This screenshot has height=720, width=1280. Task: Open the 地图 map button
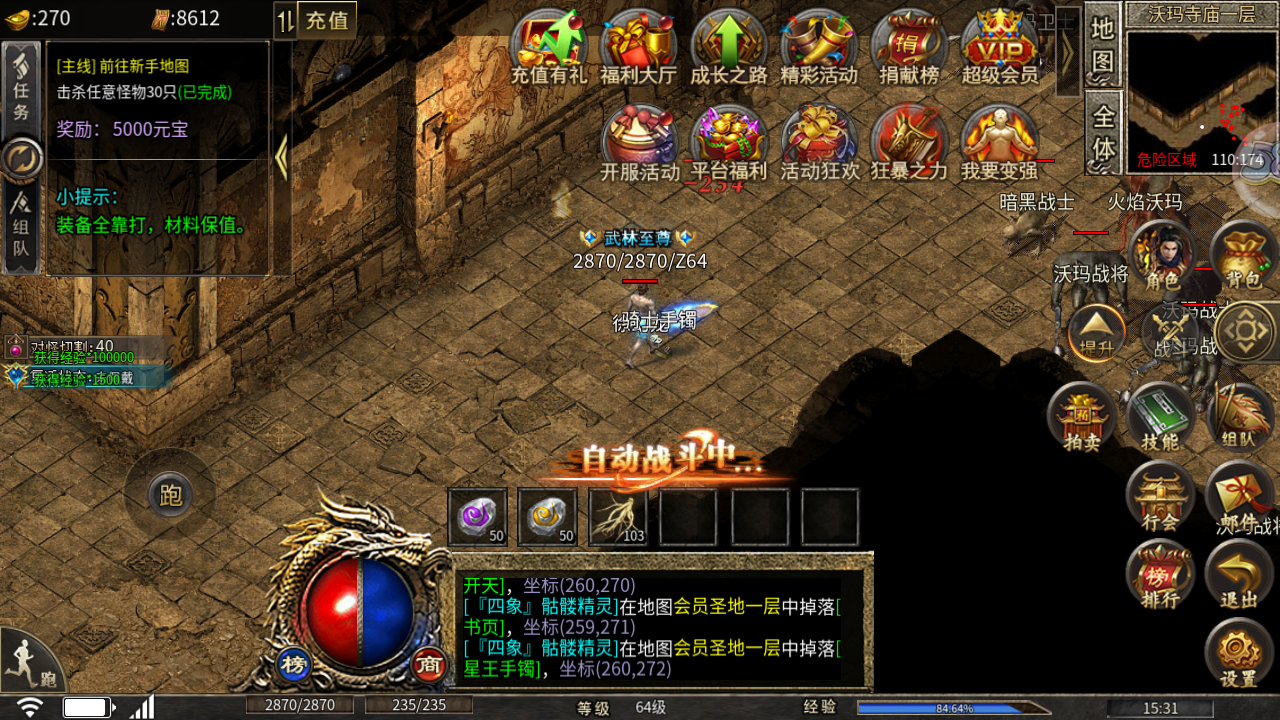(1102, 46)
